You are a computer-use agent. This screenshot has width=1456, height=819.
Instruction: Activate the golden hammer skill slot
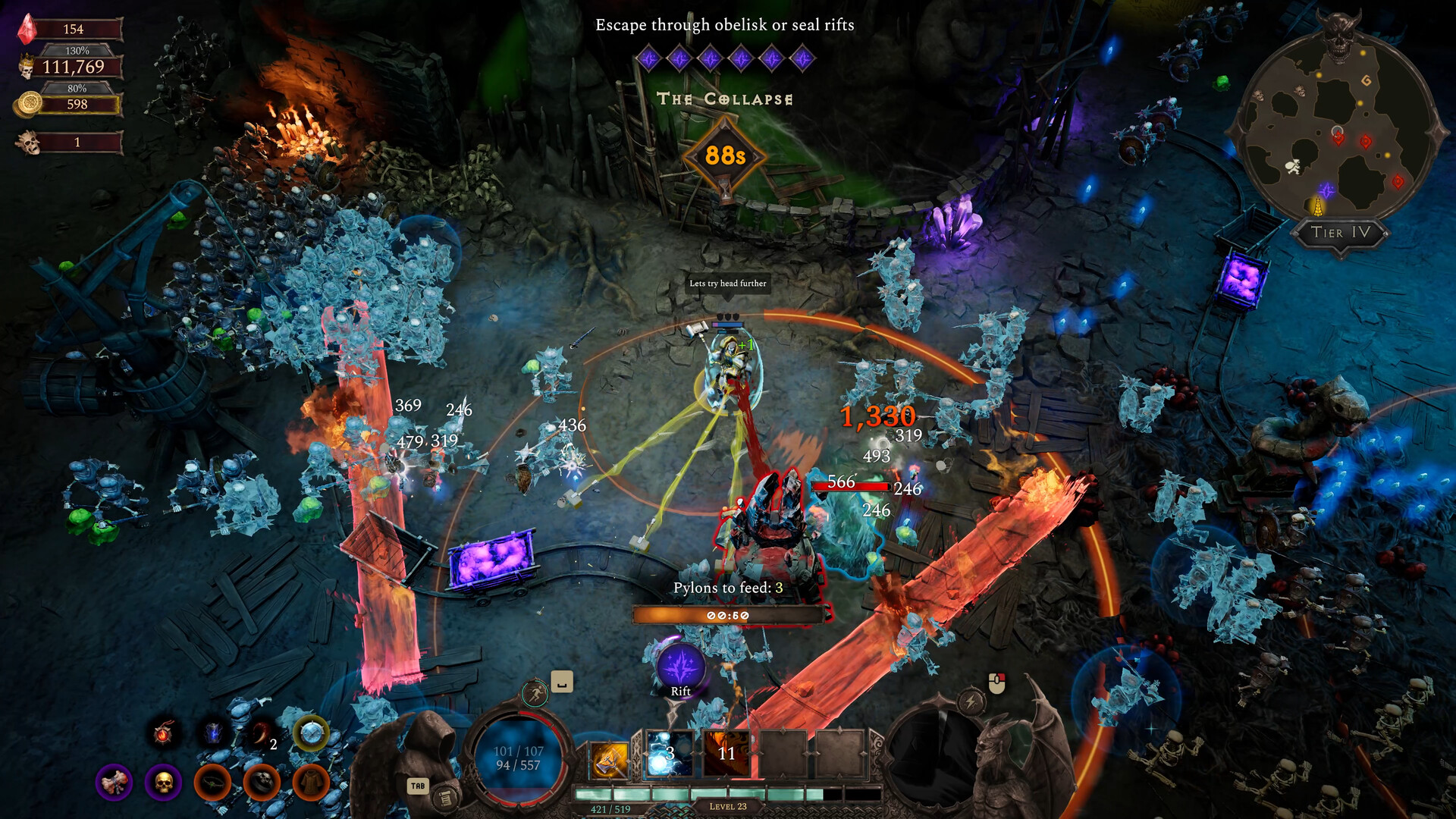610,755
